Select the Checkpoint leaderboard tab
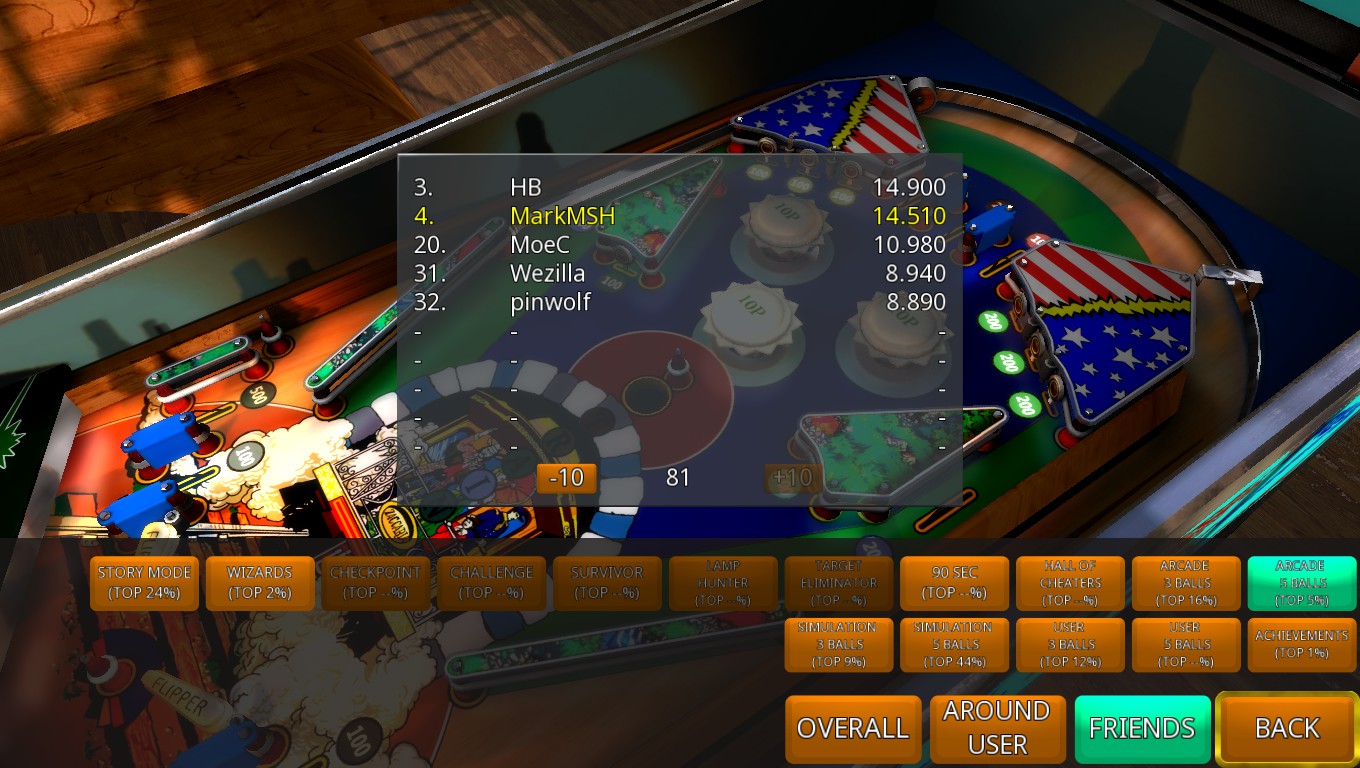 coord(376,583)
